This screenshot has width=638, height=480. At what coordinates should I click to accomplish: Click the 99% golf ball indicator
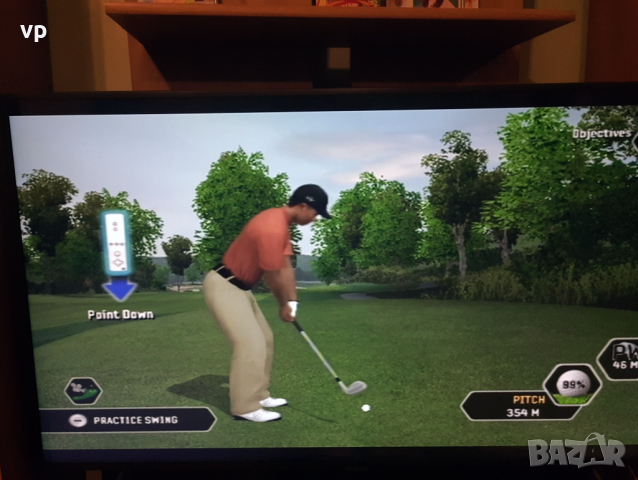tap(572, 385)
